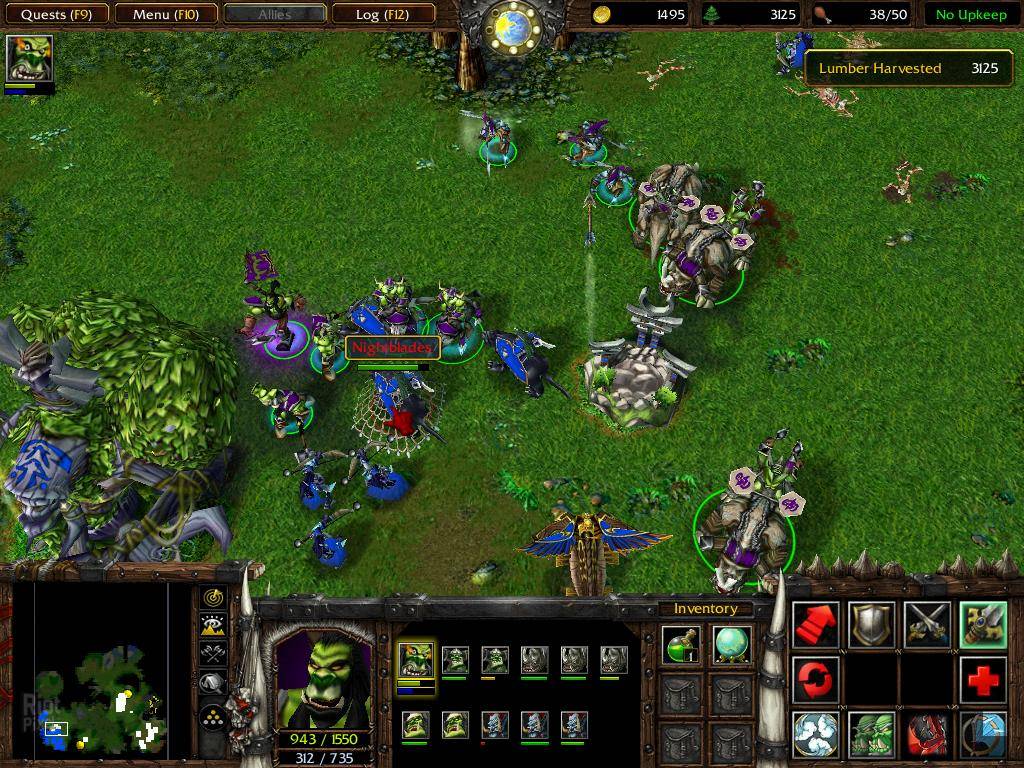Click the hero icon in the top-left corner
This screenshot has width=1024, height=768.
point(29,59)
